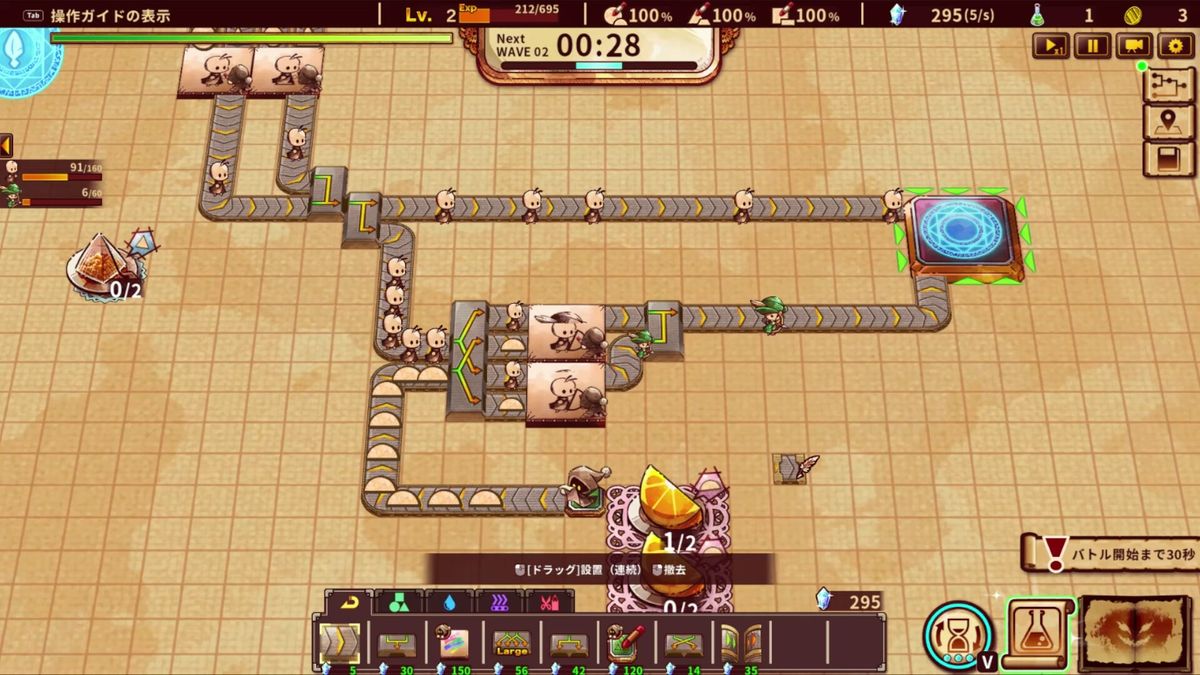Open the red scissors removal tab
1200x675 pixels.
coord(548,602)
